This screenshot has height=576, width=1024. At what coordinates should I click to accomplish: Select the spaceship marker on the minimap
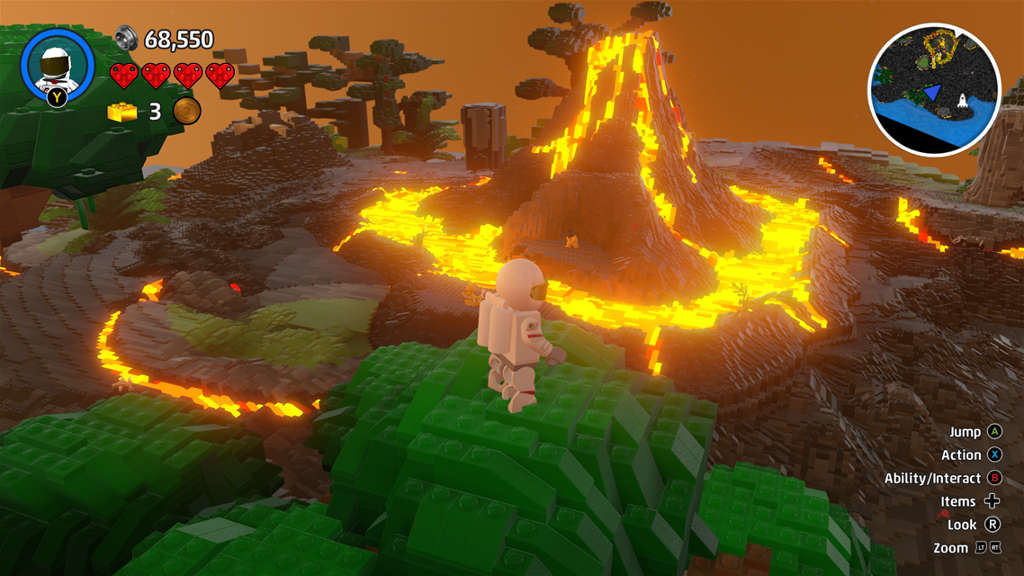(963, 101)
